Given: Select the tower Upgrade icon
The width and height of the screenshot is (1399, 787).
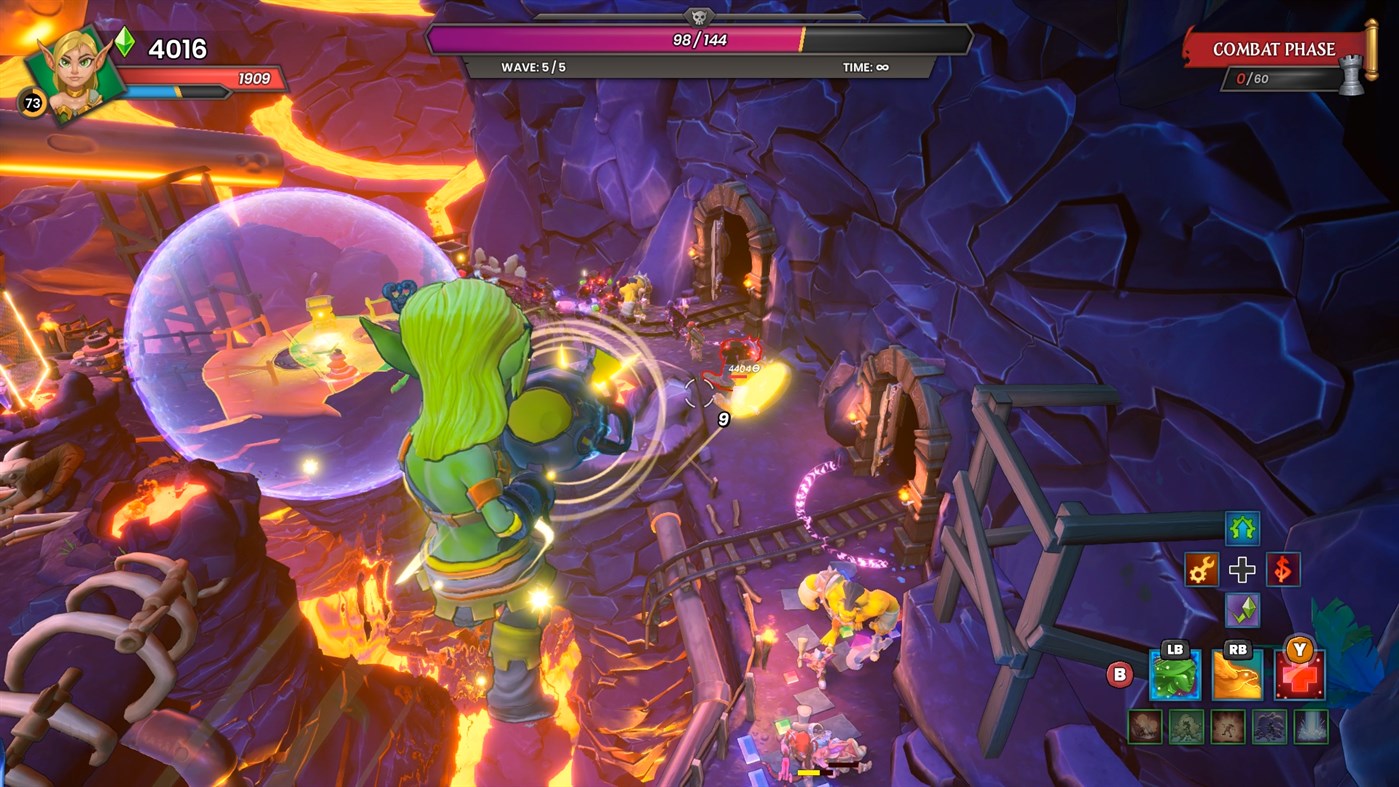Looking at the screenshot, I should pyautogui.click(x=1243, y=529).
